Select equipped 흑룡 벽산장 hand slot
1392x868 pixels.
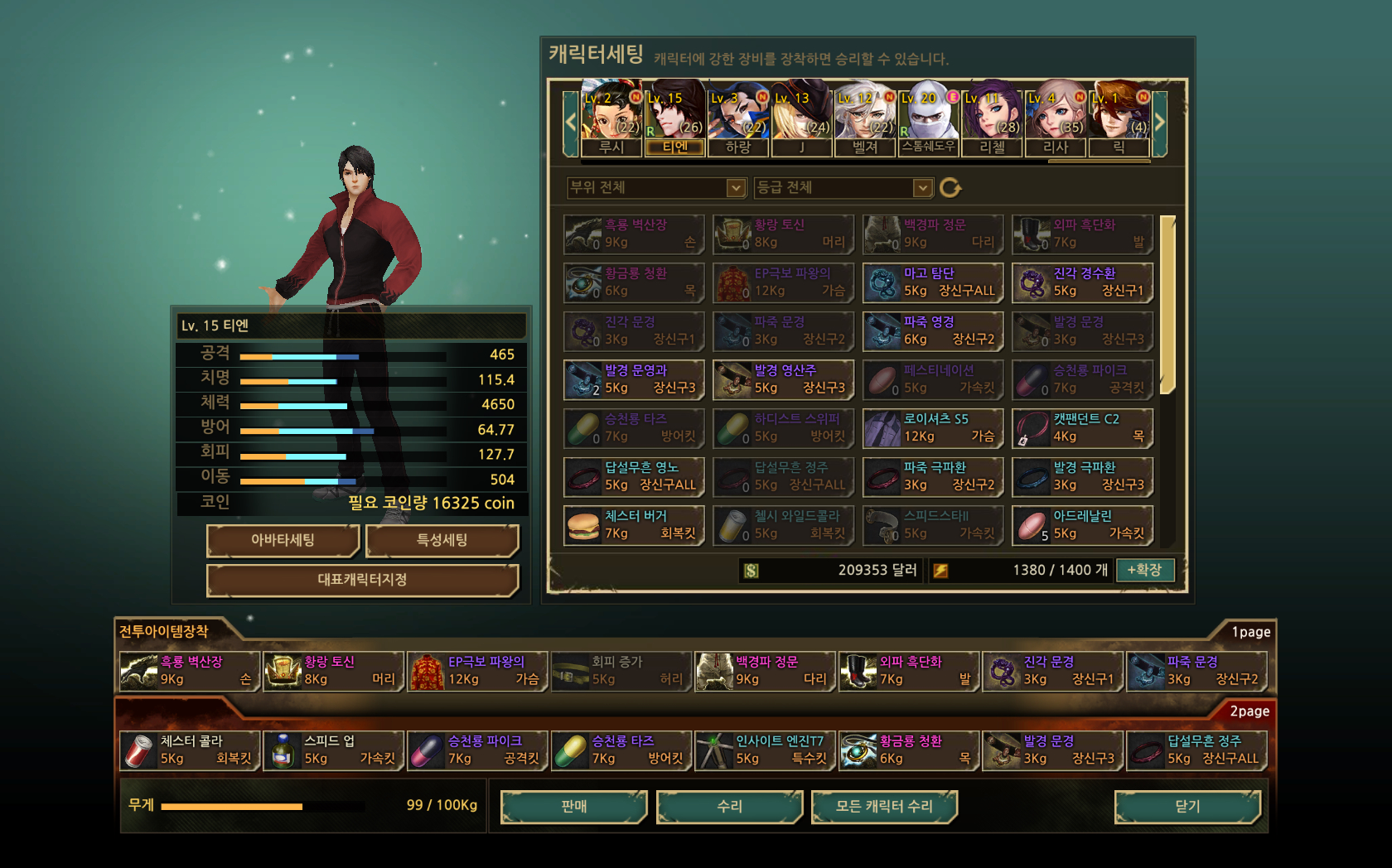(x=191, y=671)
